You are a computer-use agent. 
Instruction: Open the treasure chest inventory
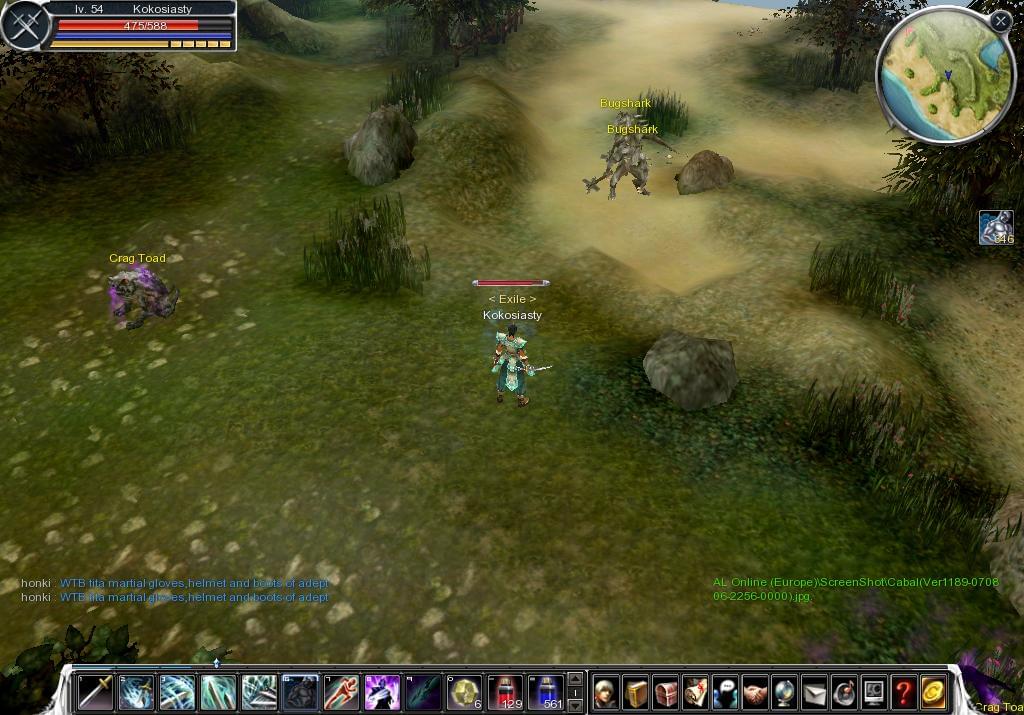coord(666,692)
